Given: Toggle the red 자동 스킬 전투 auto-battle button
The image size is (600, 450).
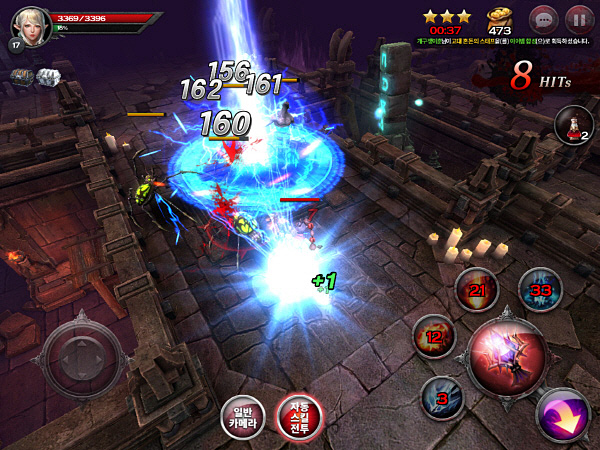Looking at the screenshot, I should pos(300,418).
